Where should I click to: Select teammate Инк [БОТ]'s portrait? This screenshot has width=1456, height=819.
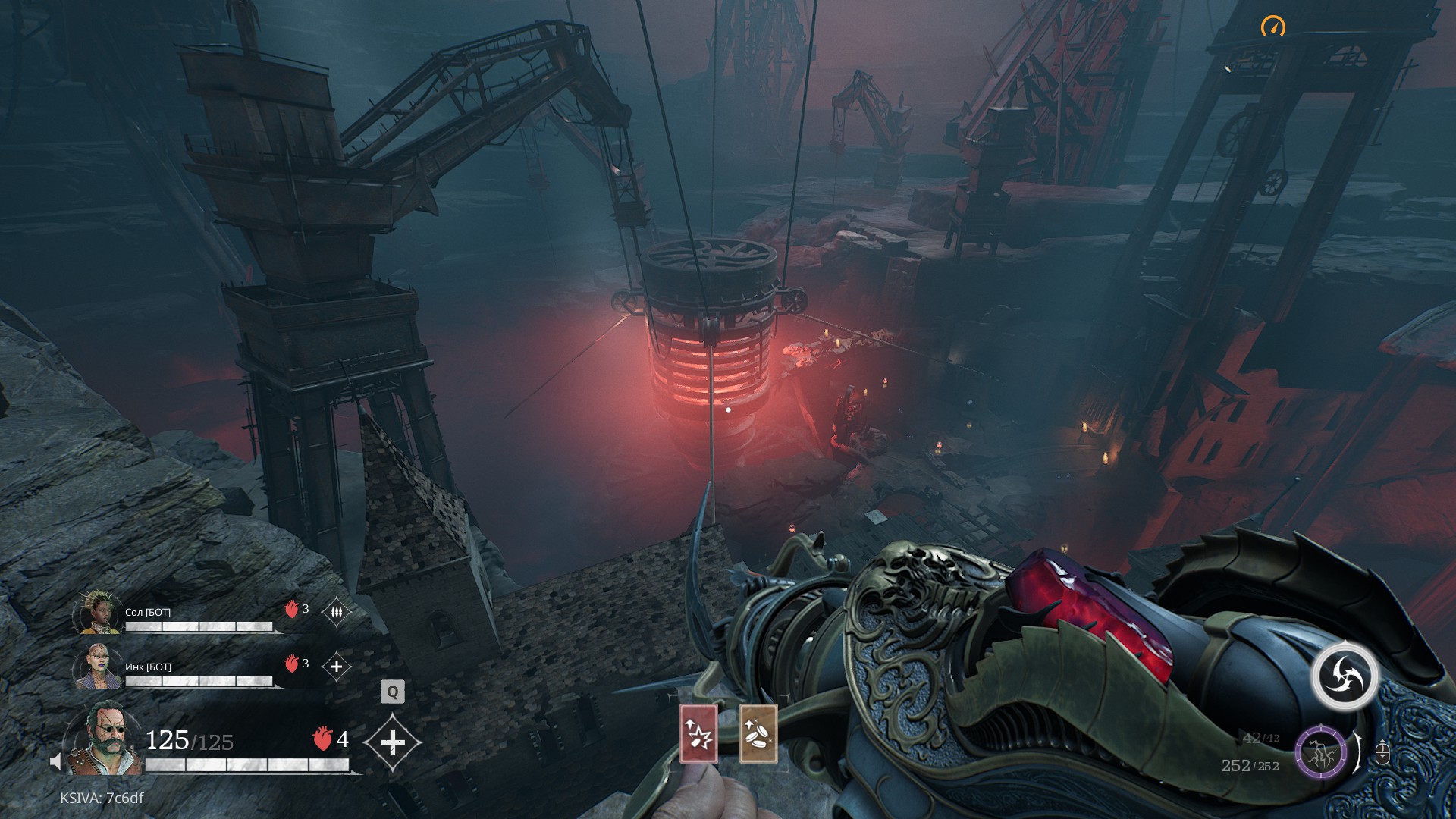point(99,666)
